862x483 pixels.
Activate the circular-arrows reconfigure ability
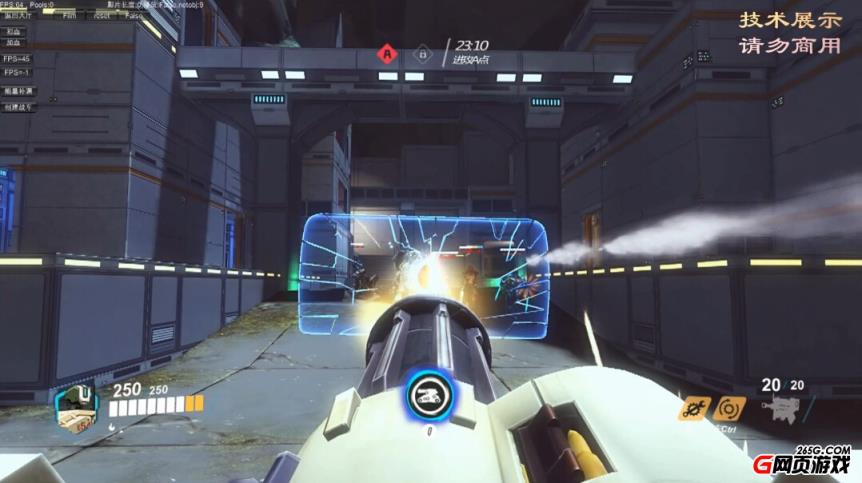coord(729,408)
